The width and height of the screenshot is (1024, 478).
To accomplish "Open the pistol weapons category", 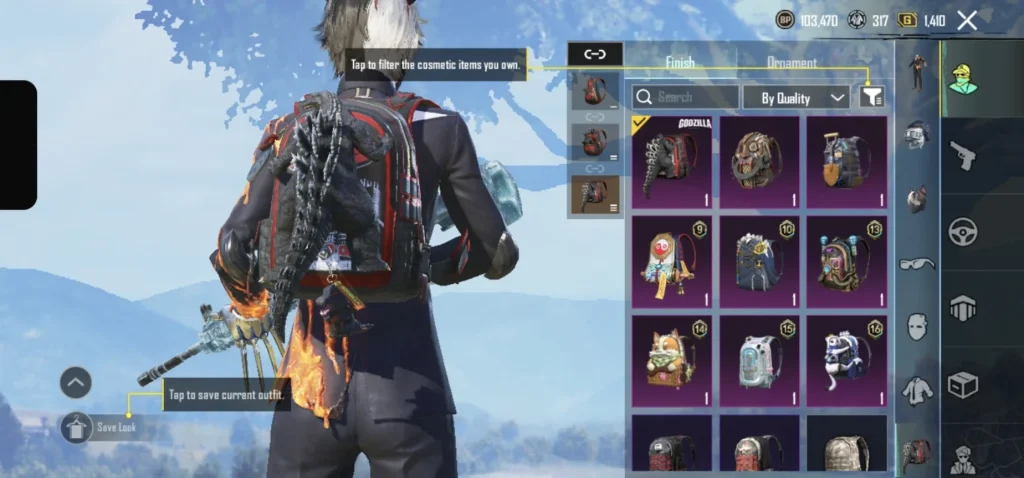I will coord(964,156).
